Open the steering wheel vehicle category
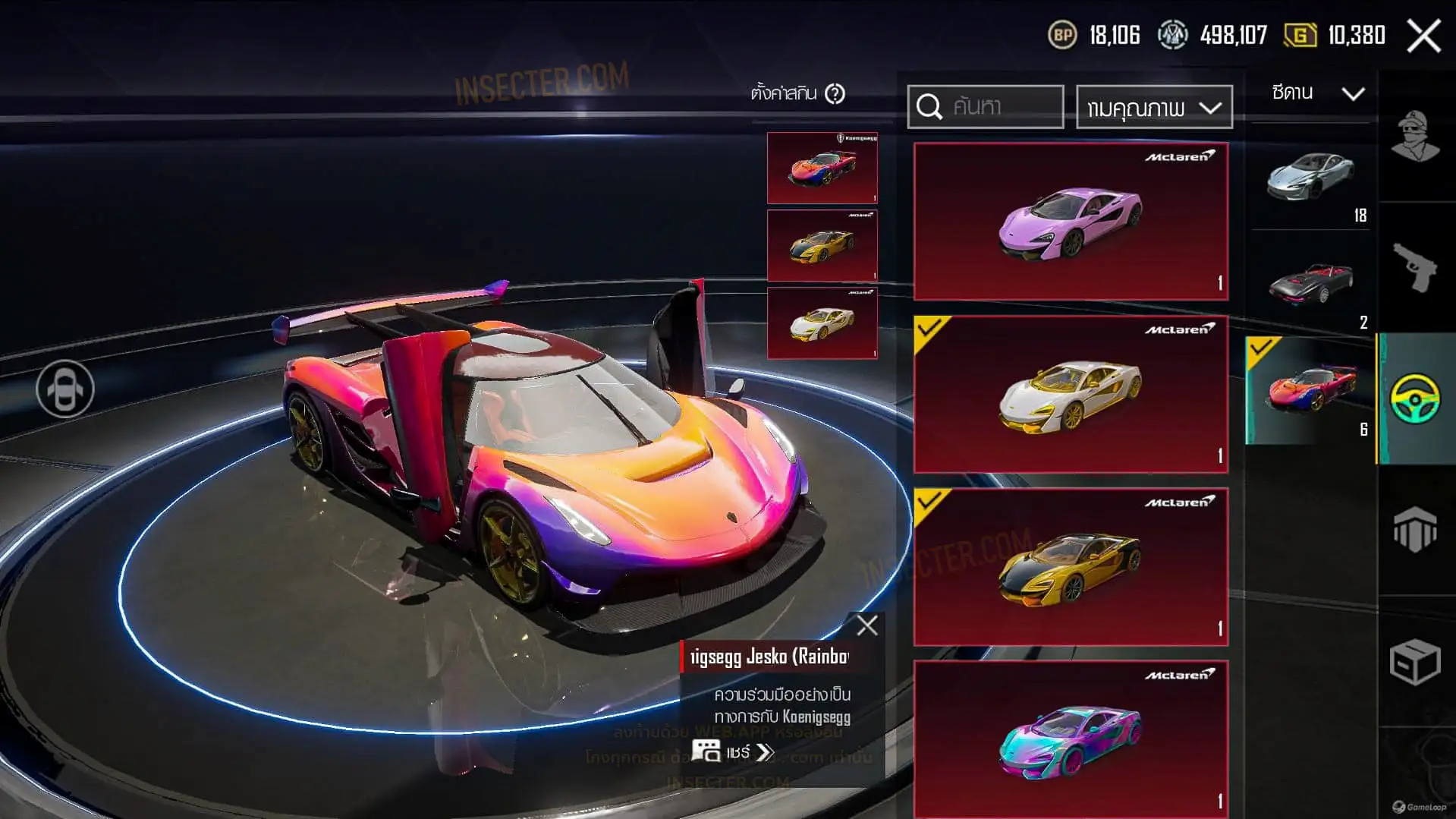The image size is (1456, 819). pos(1416,398)
